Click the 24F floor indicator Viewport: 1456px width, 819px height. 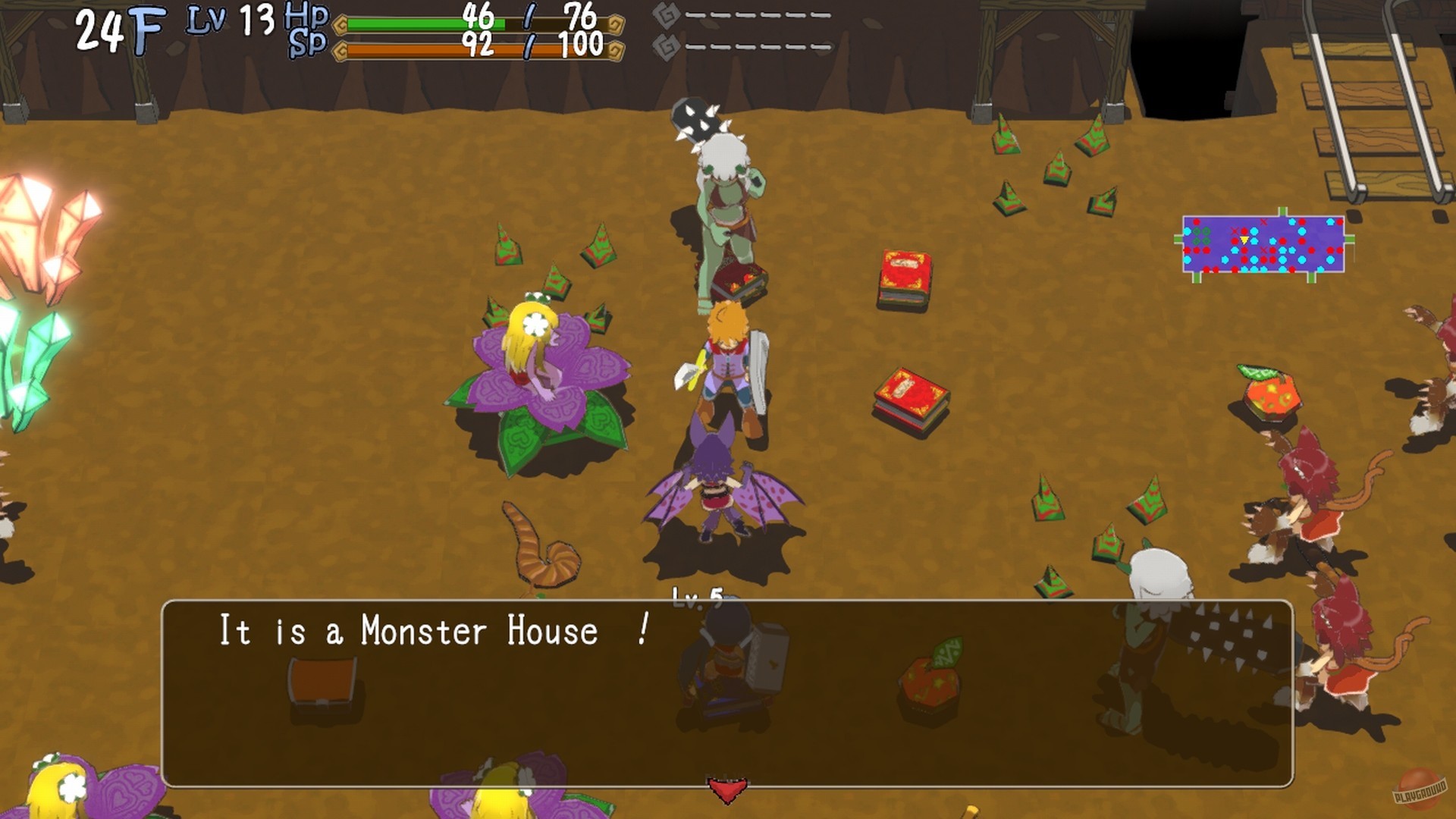(118, 27)
